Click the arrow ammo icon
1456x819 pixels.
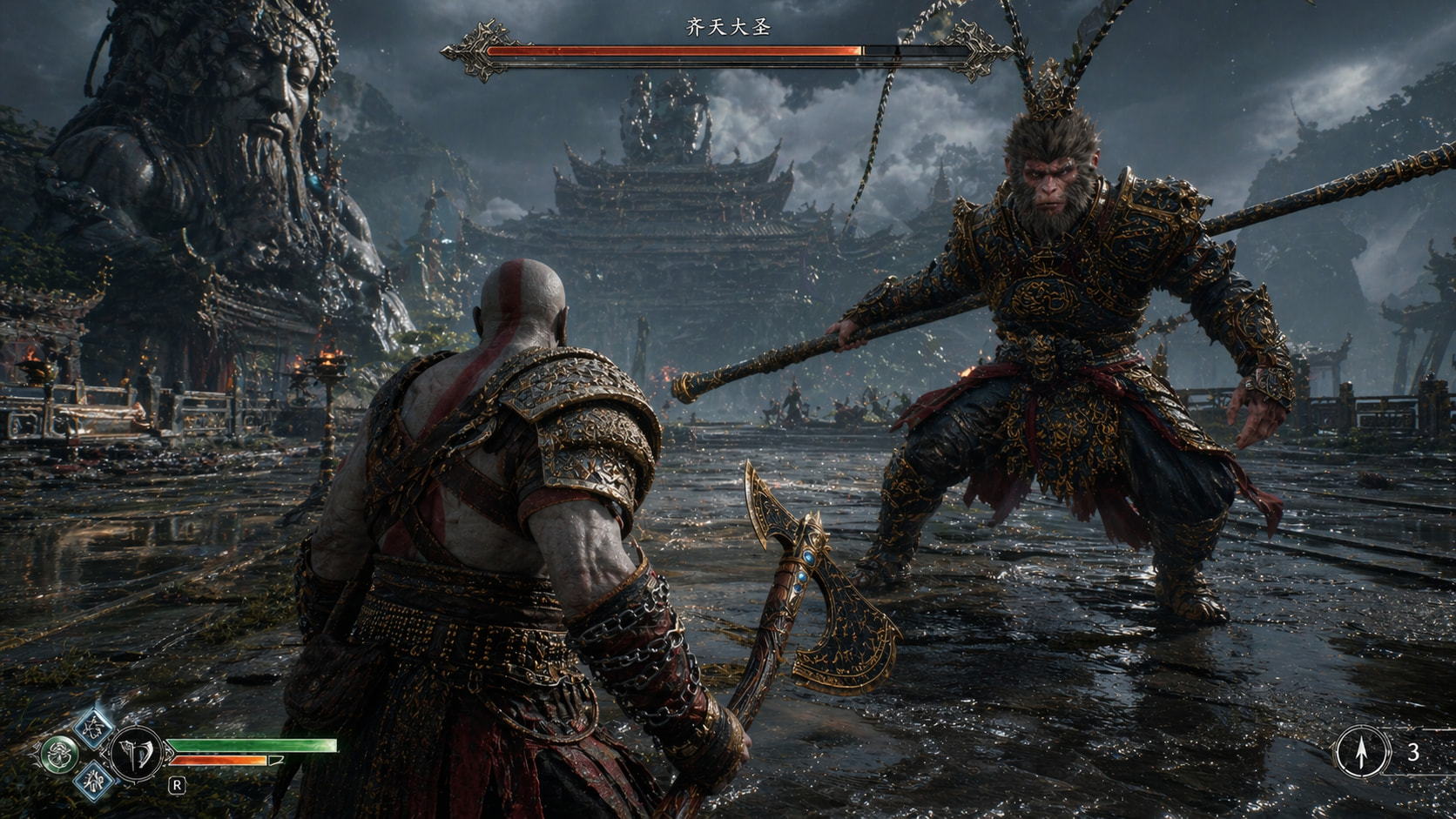pos(1362,751)
